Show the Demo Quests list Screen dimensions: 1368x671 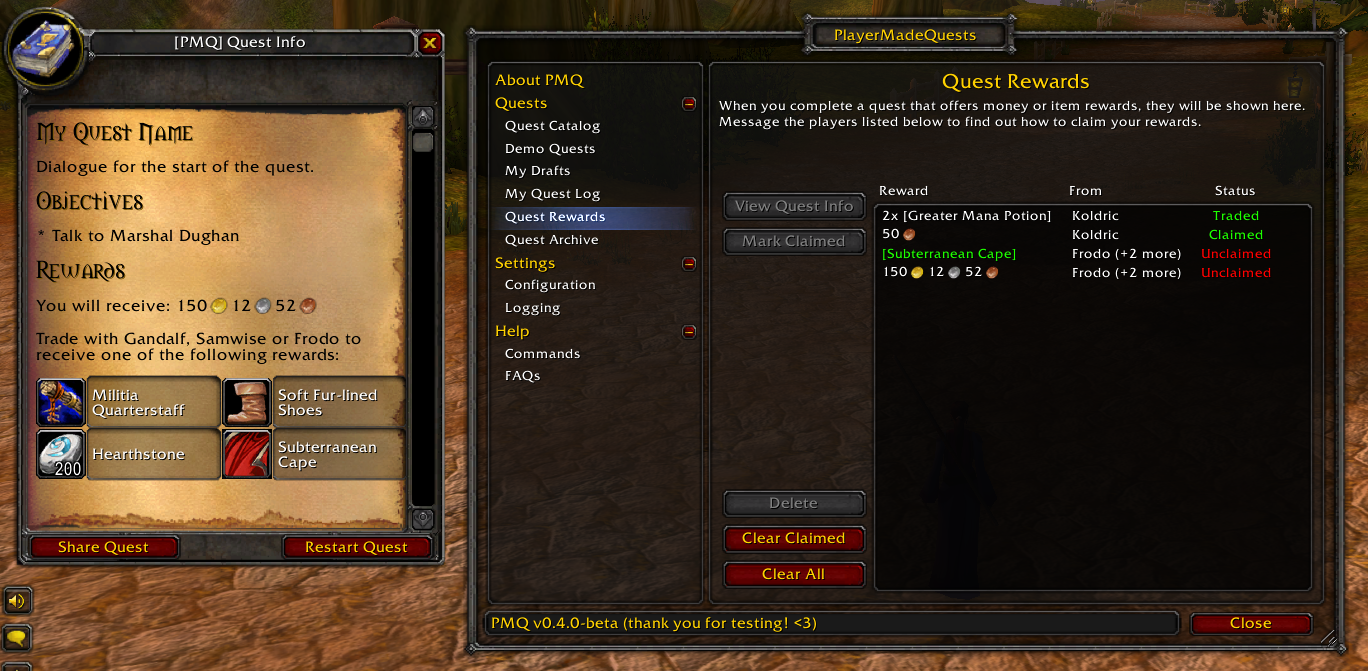[x=550, y=149]
